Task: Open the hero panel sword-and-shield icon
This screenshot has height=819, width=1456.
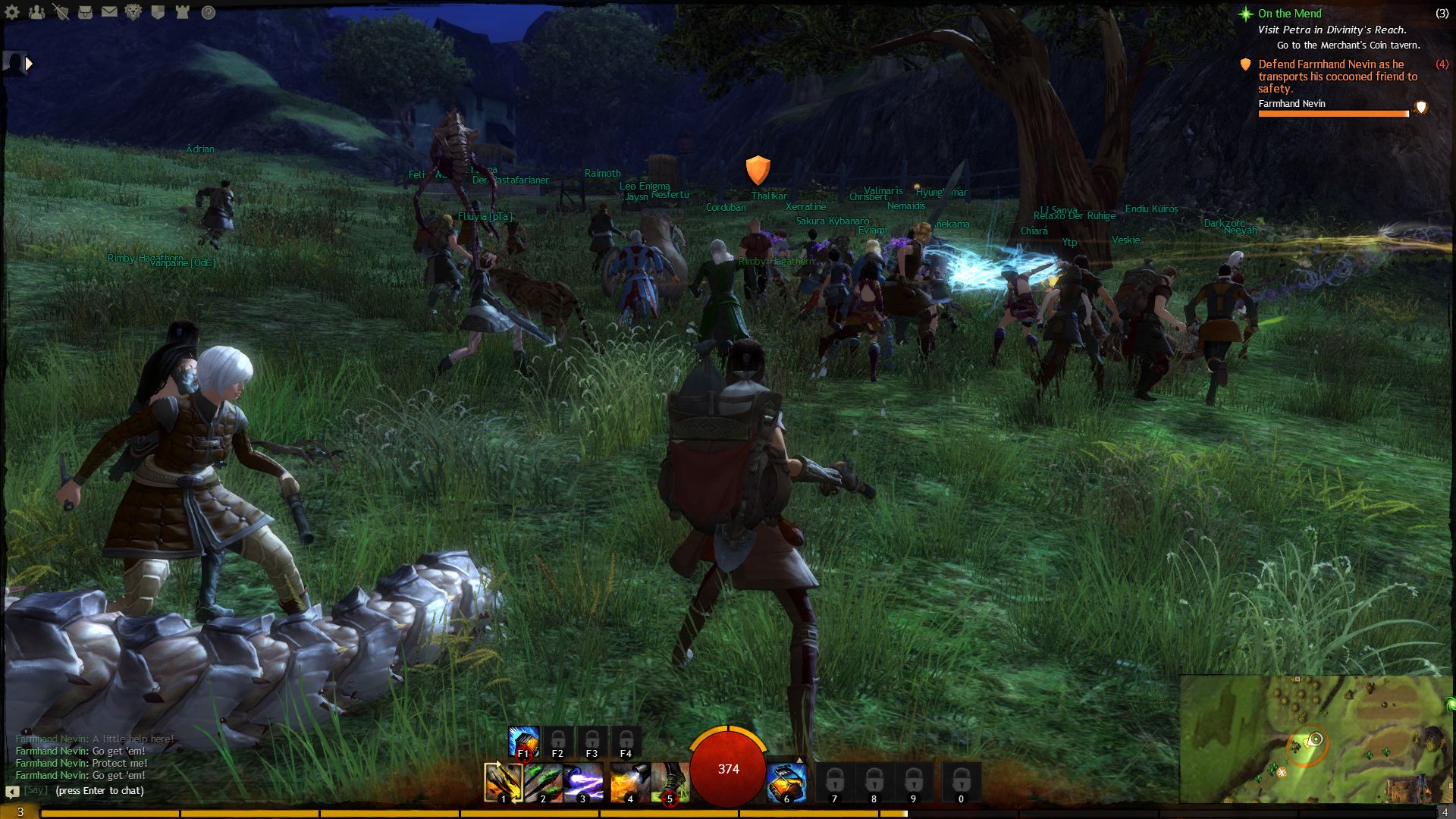Action: pyautogui.click(x=61, y=12)
